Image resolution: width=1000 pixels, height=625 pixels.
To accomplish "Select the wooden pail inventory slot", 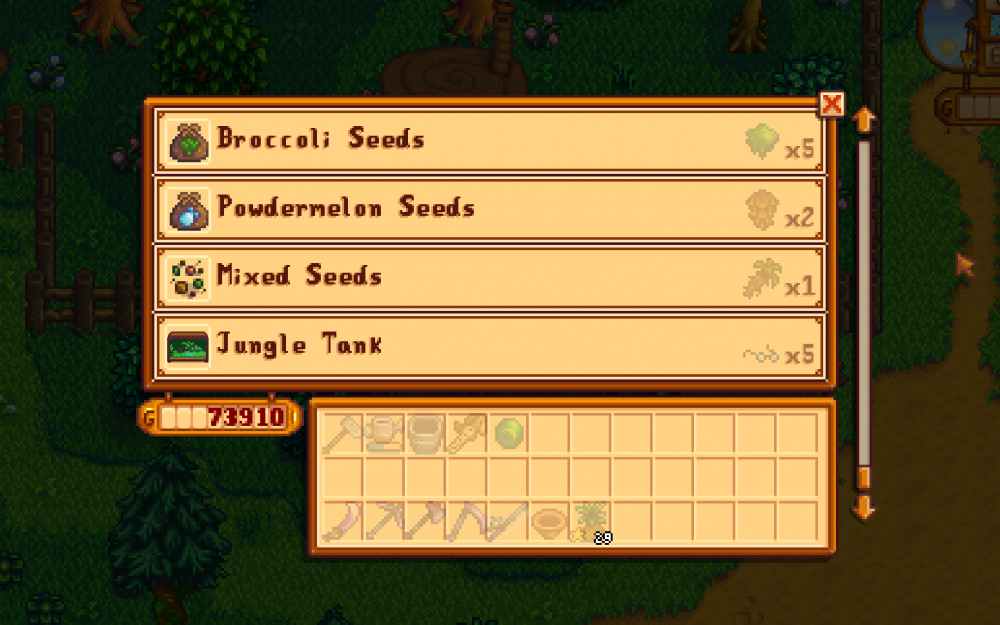I will click(426, 433).
